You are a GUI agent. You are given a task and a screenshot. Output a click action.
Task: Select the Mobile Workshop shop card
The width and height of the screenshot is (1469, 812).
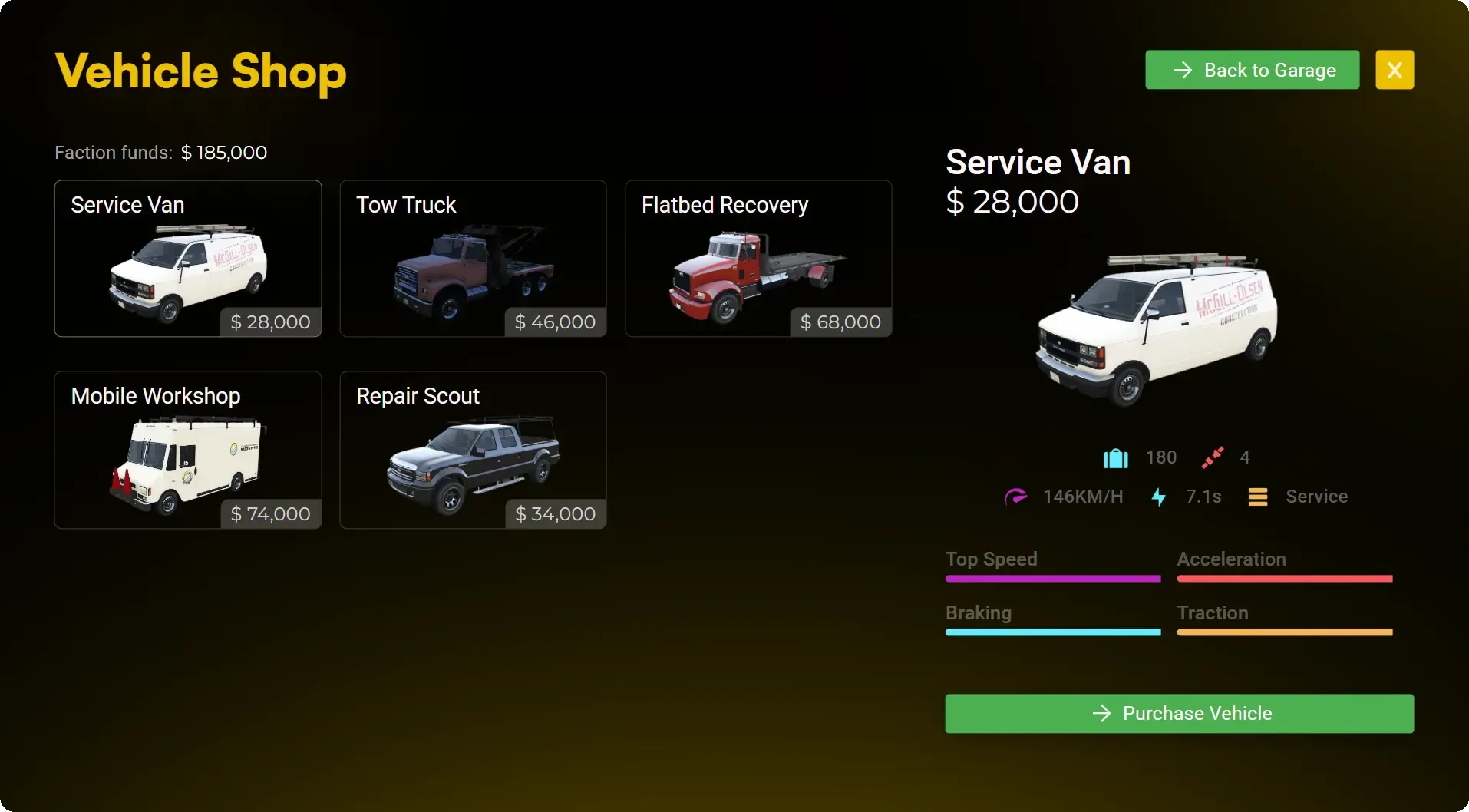click(x=188, y=451)
